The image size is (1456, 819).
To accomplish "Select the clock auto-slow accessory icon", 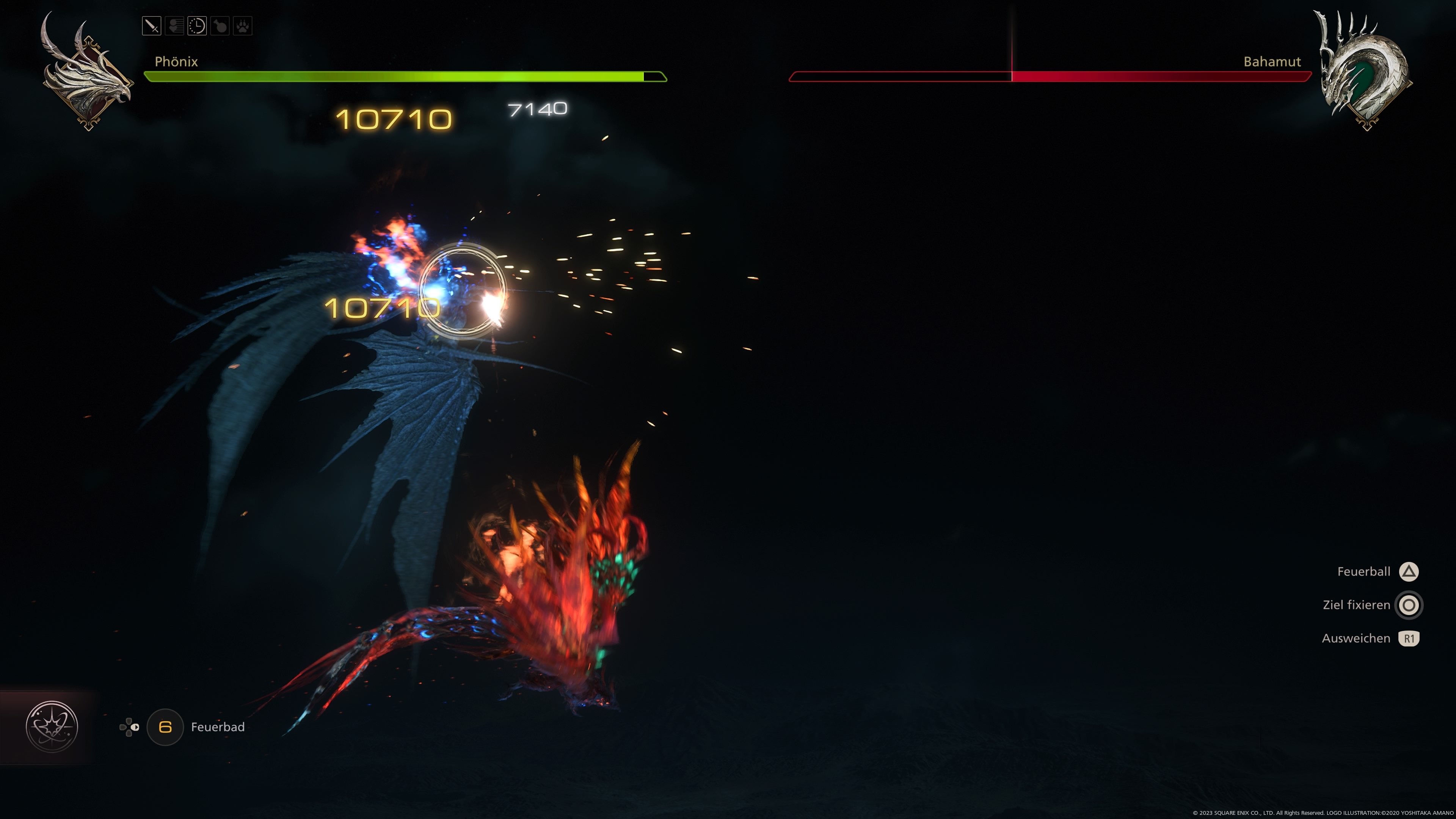I will (x=197, y=27).
